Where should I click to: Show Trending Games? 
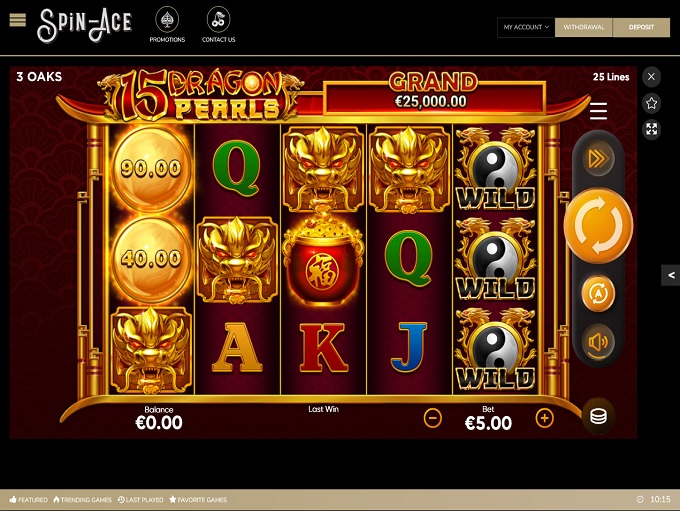(83, 499)
